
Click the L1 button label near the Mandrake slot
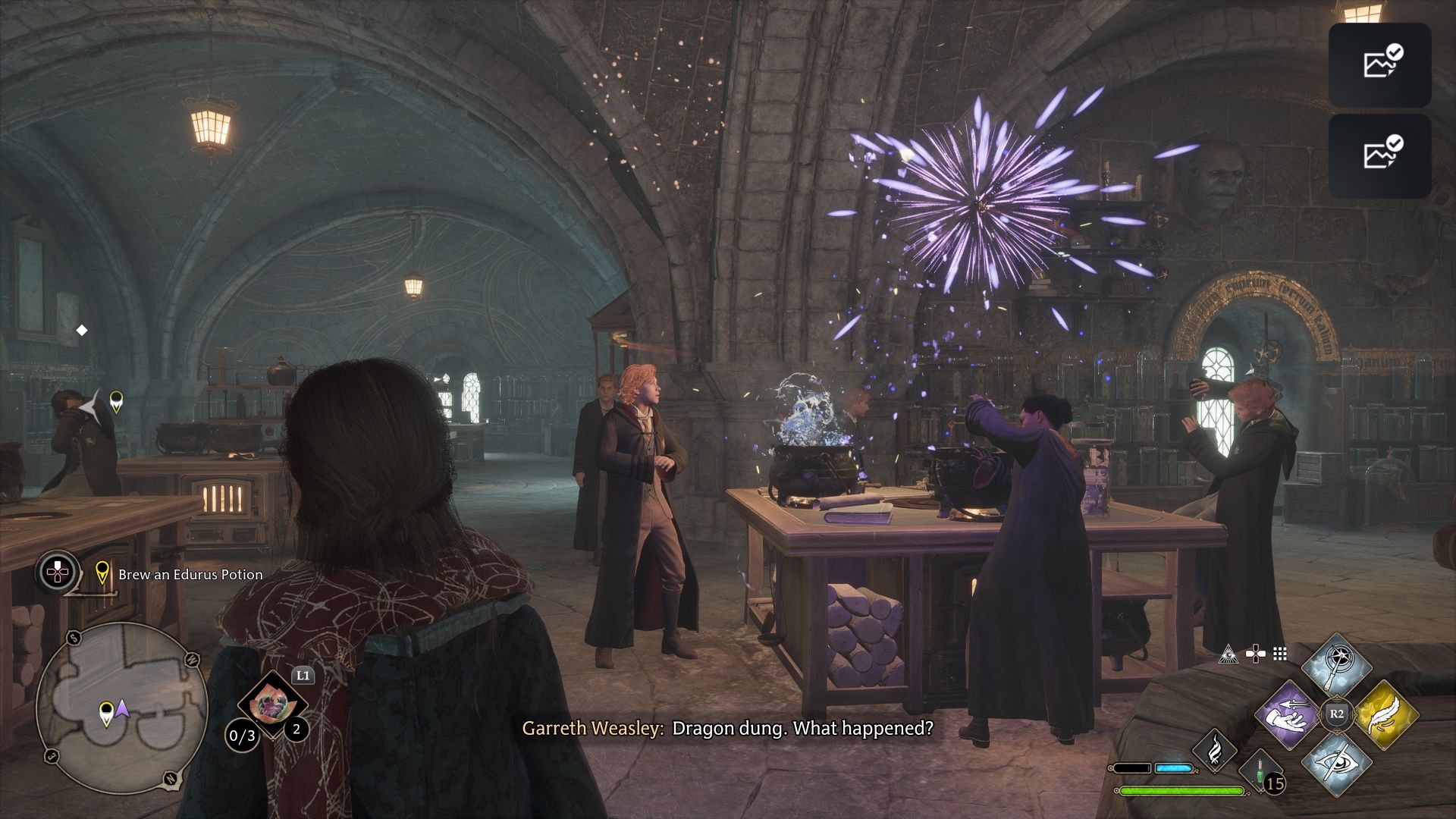point(303,676)
